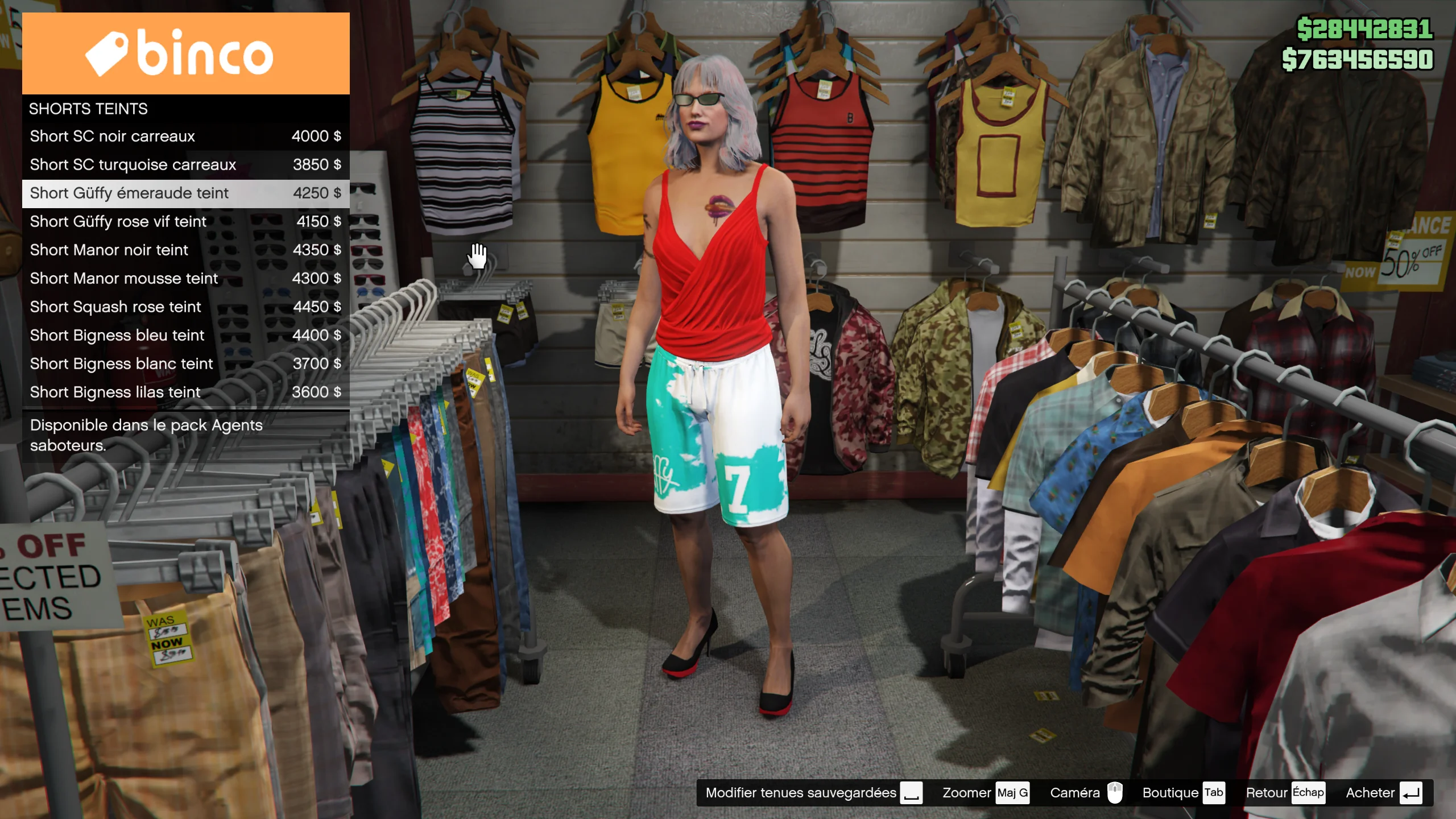1456x819 pixels.
Task: Click Acheter to buy the shorts
Action: (x=1383, y=793)
